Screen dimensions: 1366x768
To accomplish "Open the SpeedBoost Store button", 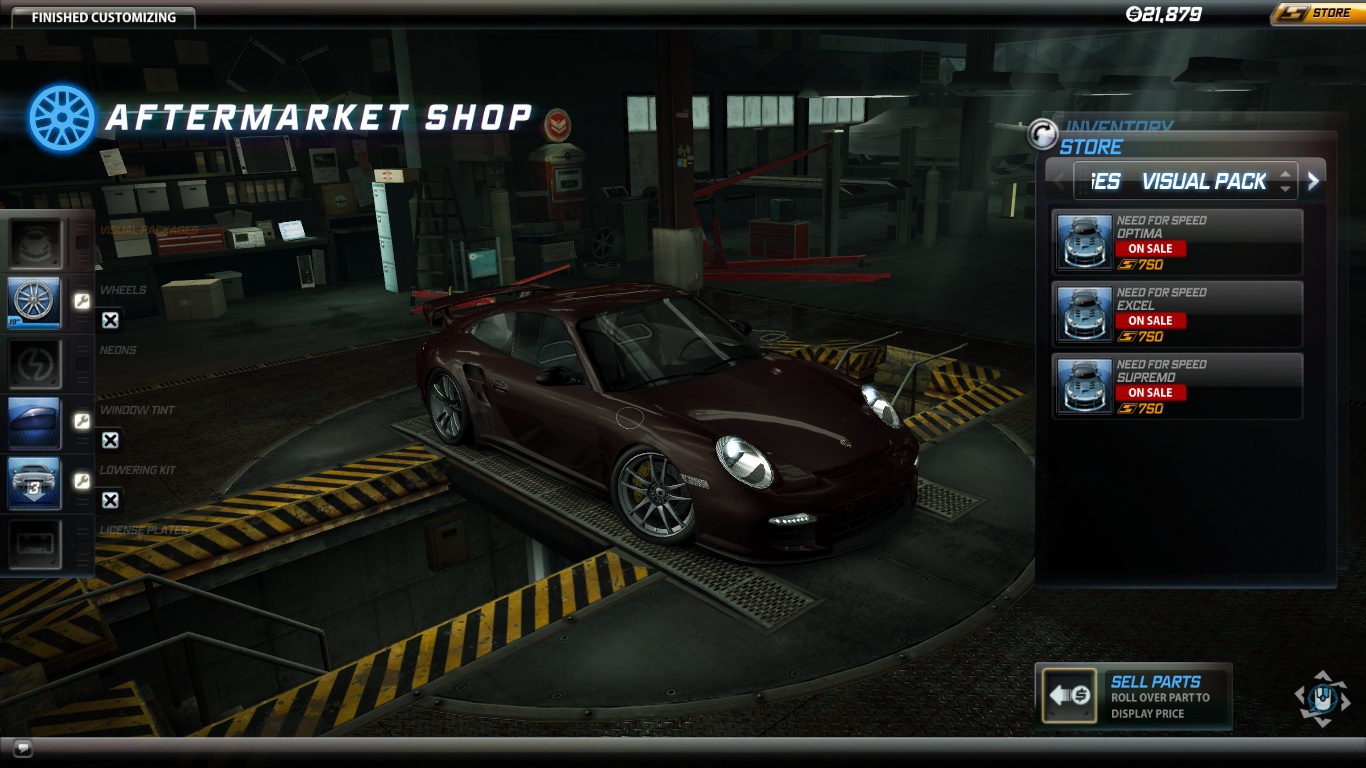I will tap(1314, 14).
